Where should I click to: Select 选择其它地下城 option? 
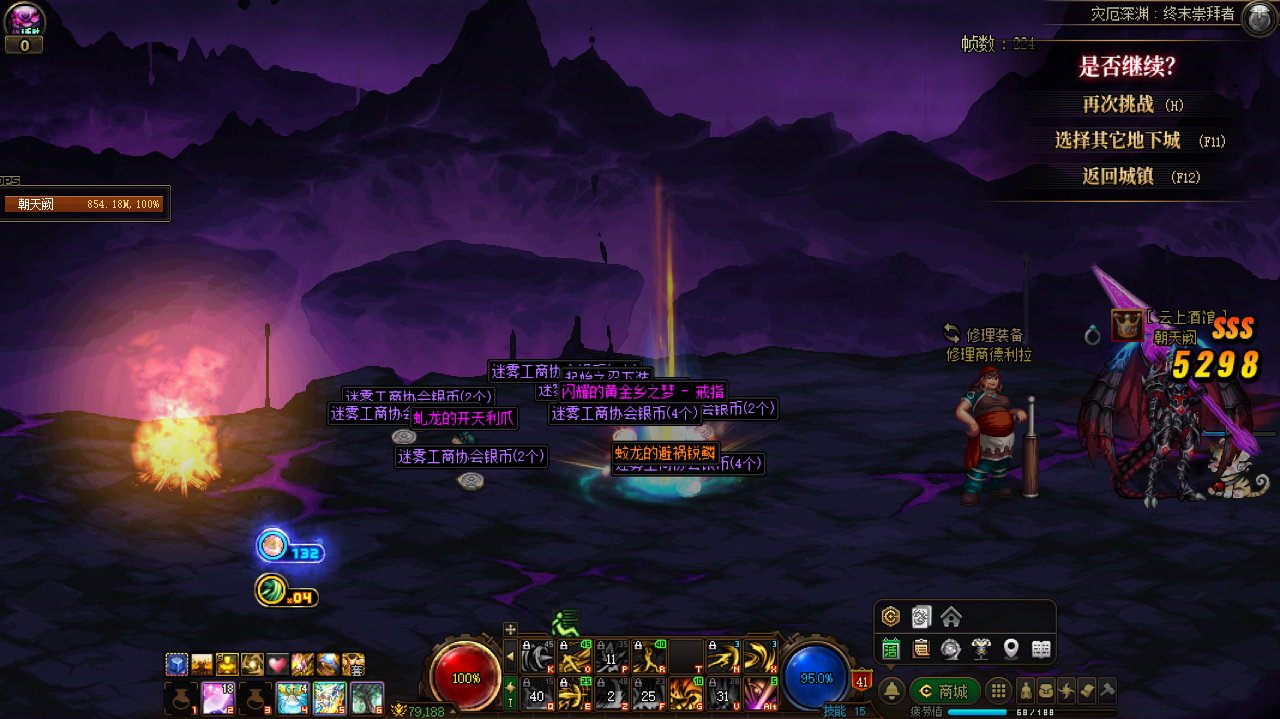[1117, 140]
